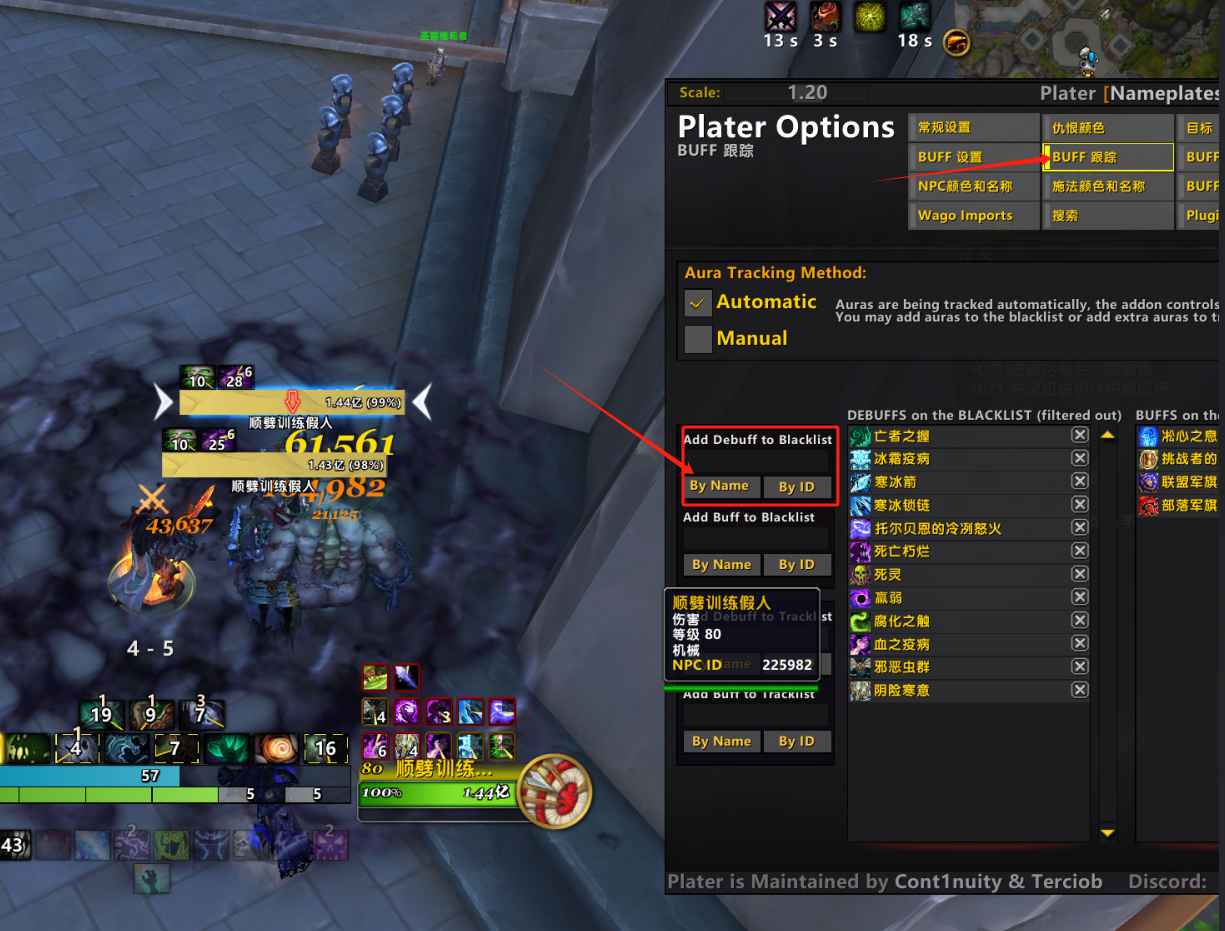Open the 施法颜色和名称 tab
The image size is (1225, 931).
(x=1108, y=186)
